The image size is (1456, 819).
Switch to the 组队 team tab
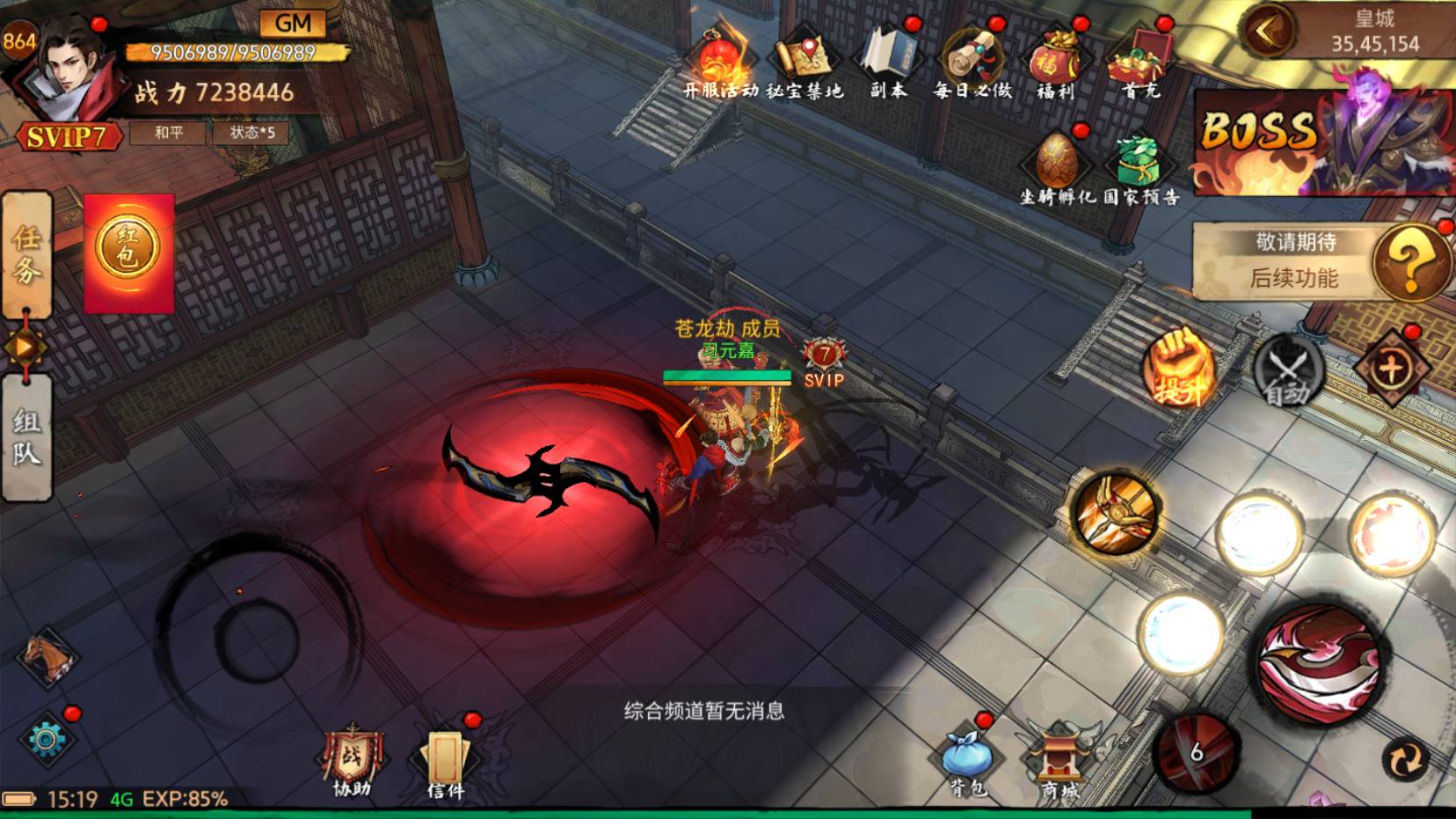click(x=26, y=437)
